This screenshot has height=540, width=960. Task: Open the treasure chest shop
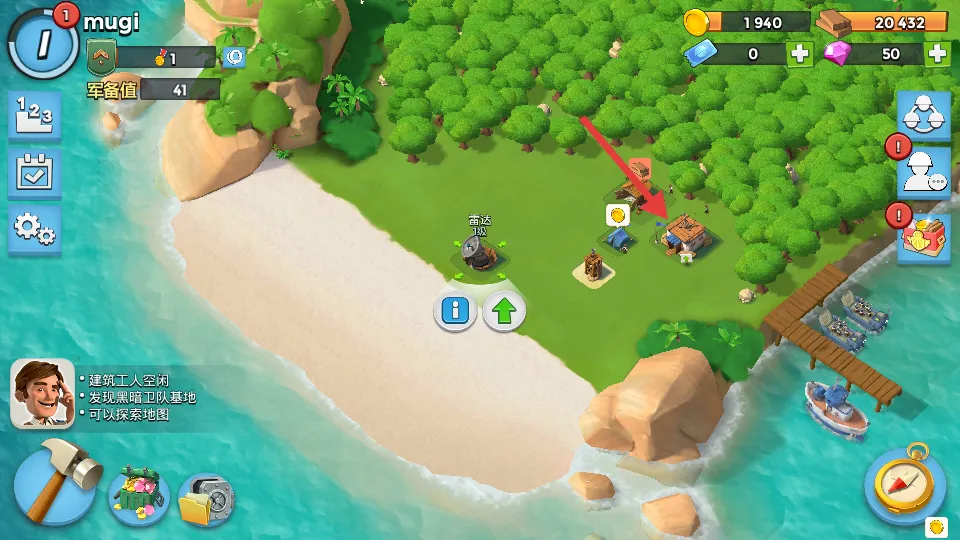point(139,494)
